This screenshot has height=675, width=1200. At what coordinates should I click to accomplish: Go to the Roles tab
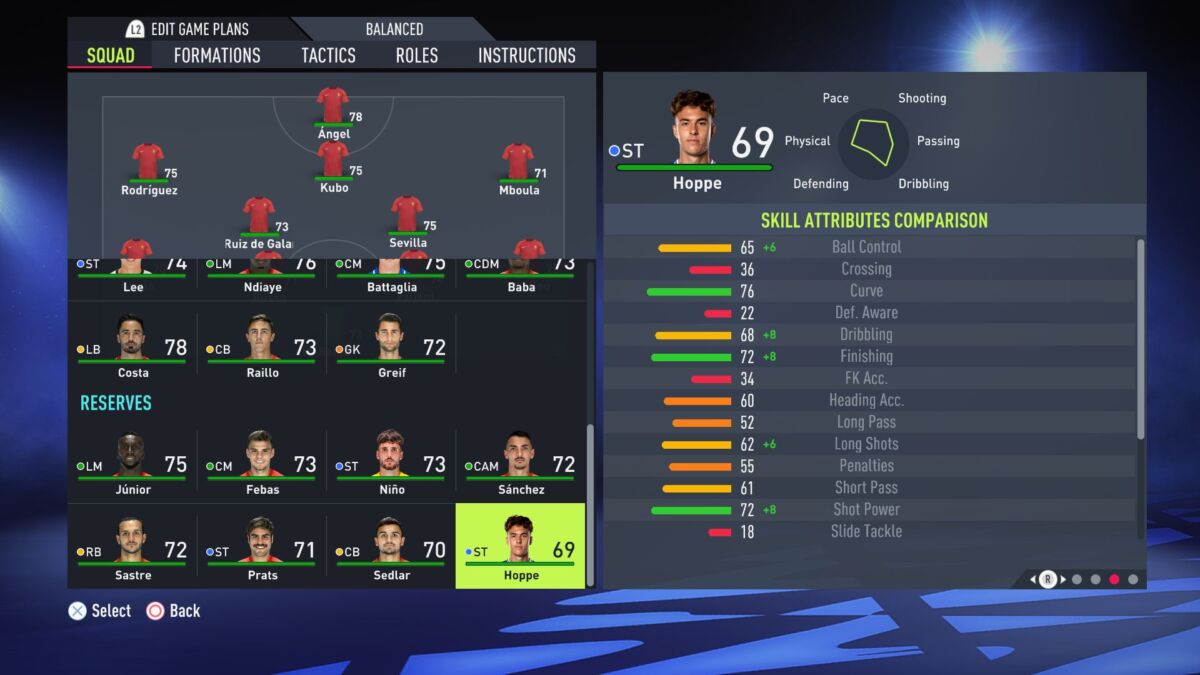click(x=416, y=56)
